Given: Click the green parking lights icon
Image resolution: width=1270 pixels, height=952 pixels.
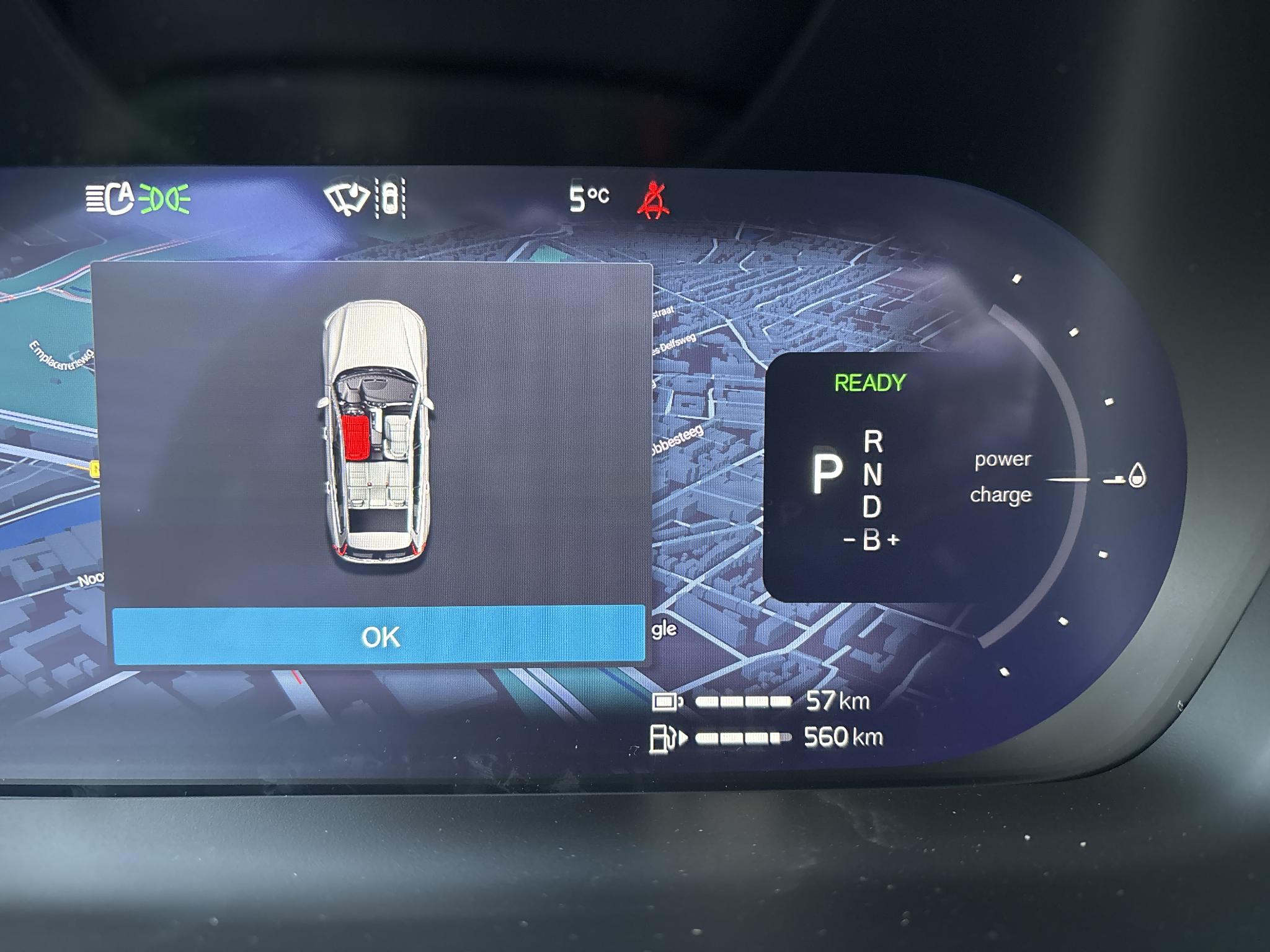Looking at the screenshot, I should point(164,198).
